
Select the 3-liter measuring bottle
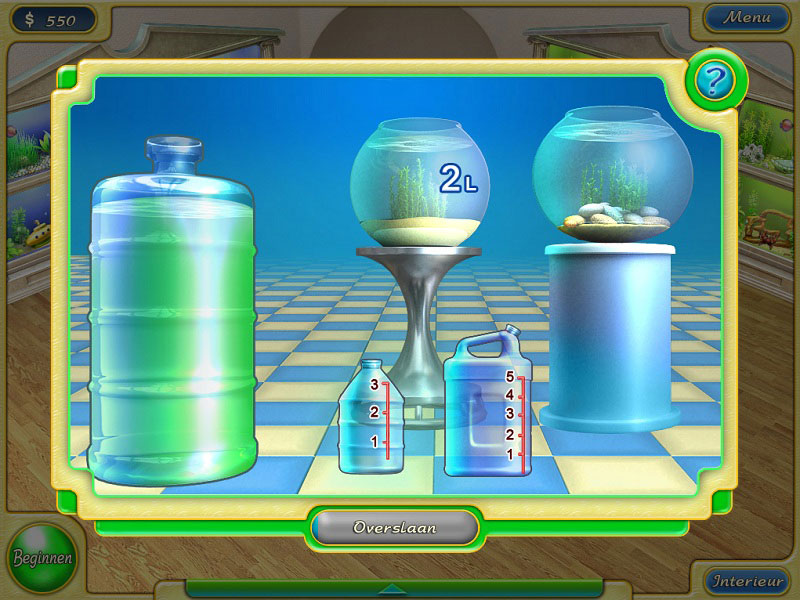click(x=371, y=420)
